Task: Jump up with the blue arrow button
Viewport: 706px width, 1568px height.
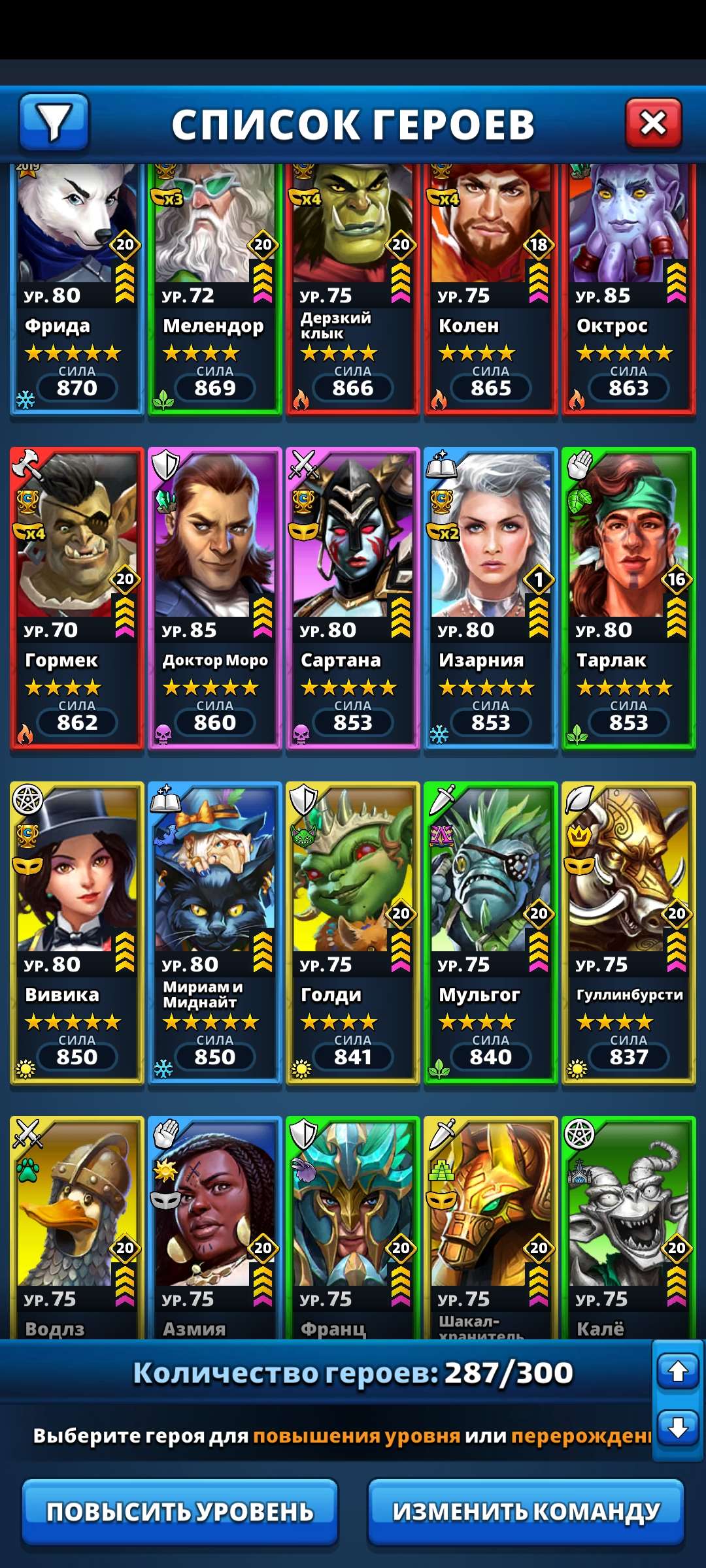Action: point(678,1371)
